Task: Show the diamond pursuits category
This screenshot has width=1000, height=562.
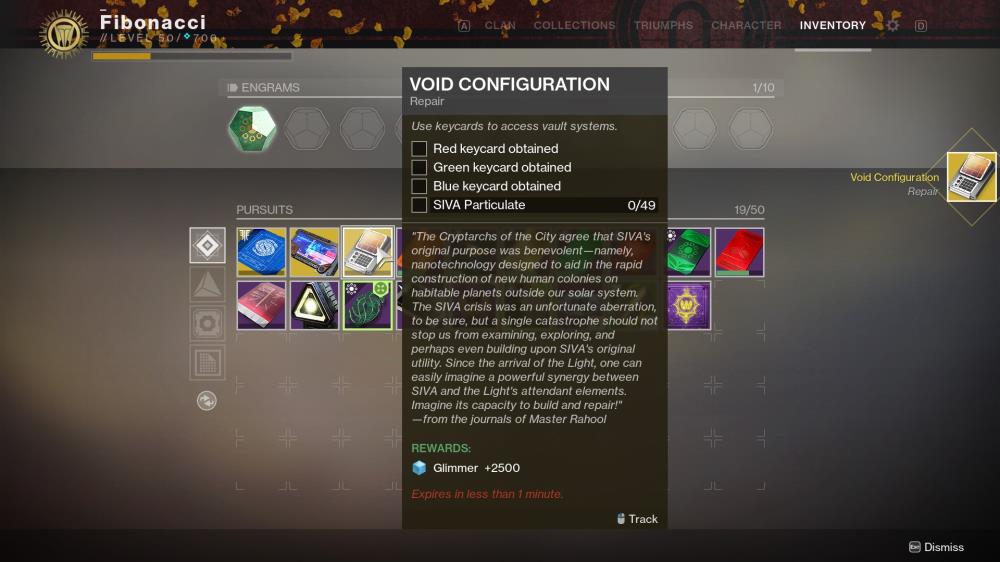Action: 207,245
